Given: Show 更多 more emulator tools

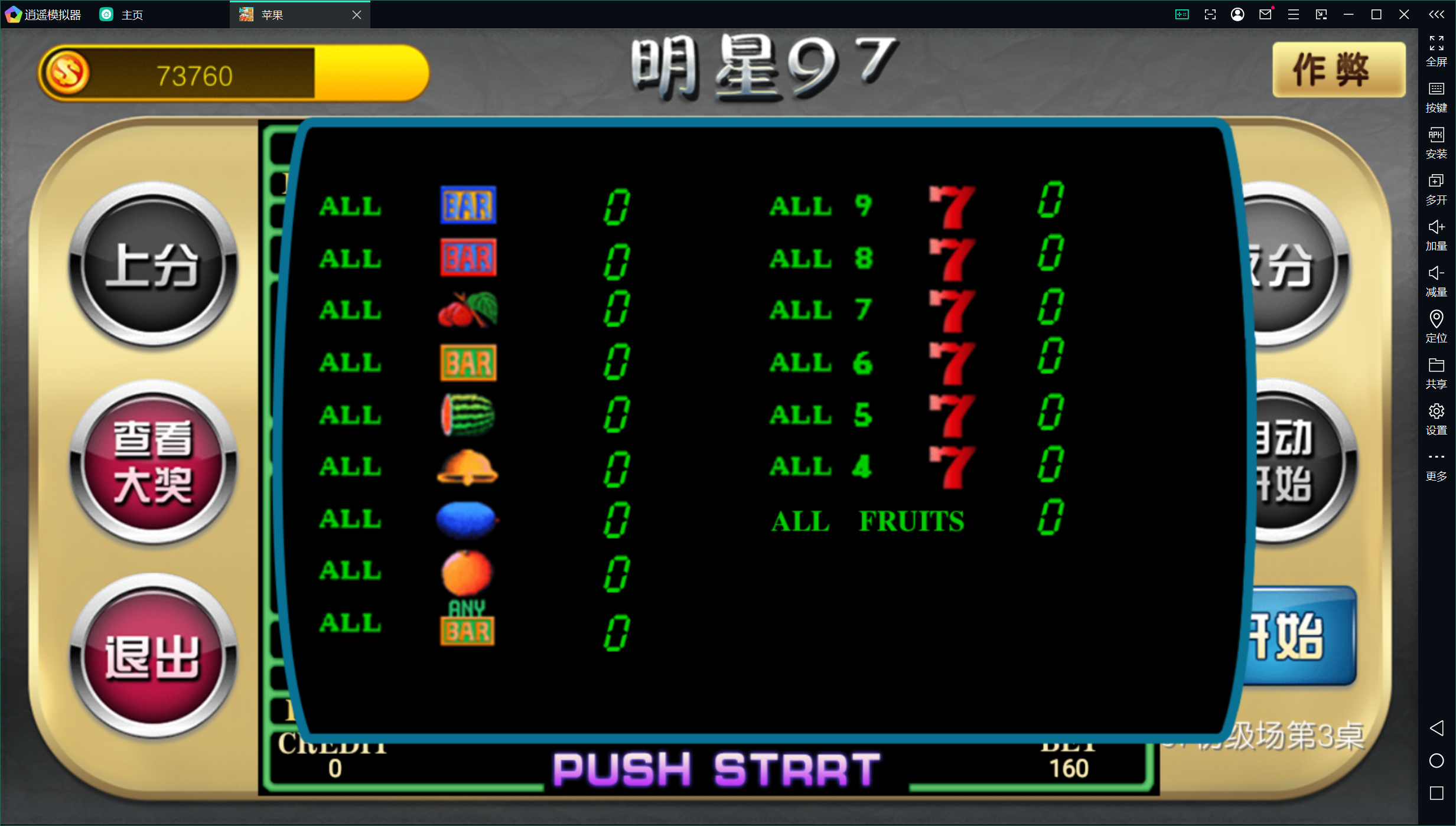Looking at the screenshot, I should coord(1437,465).
